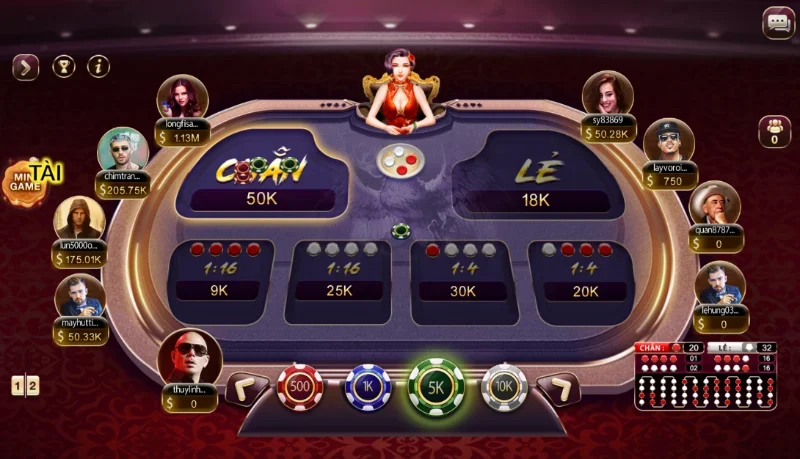Open the chat window
This screenshot has width=800, height=459.
point(778,23)
